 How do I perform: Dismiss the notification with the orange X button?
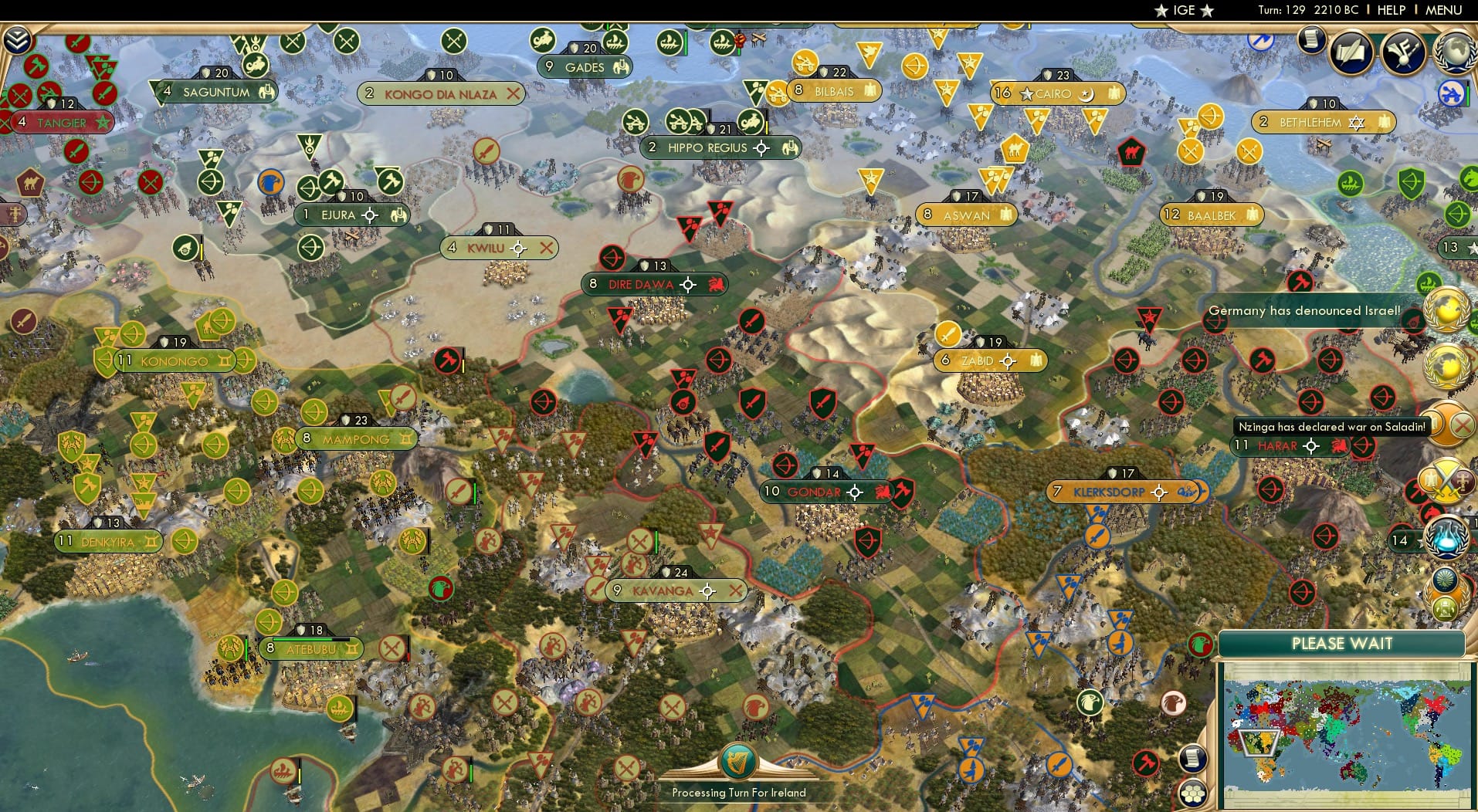pos(1460,423)
